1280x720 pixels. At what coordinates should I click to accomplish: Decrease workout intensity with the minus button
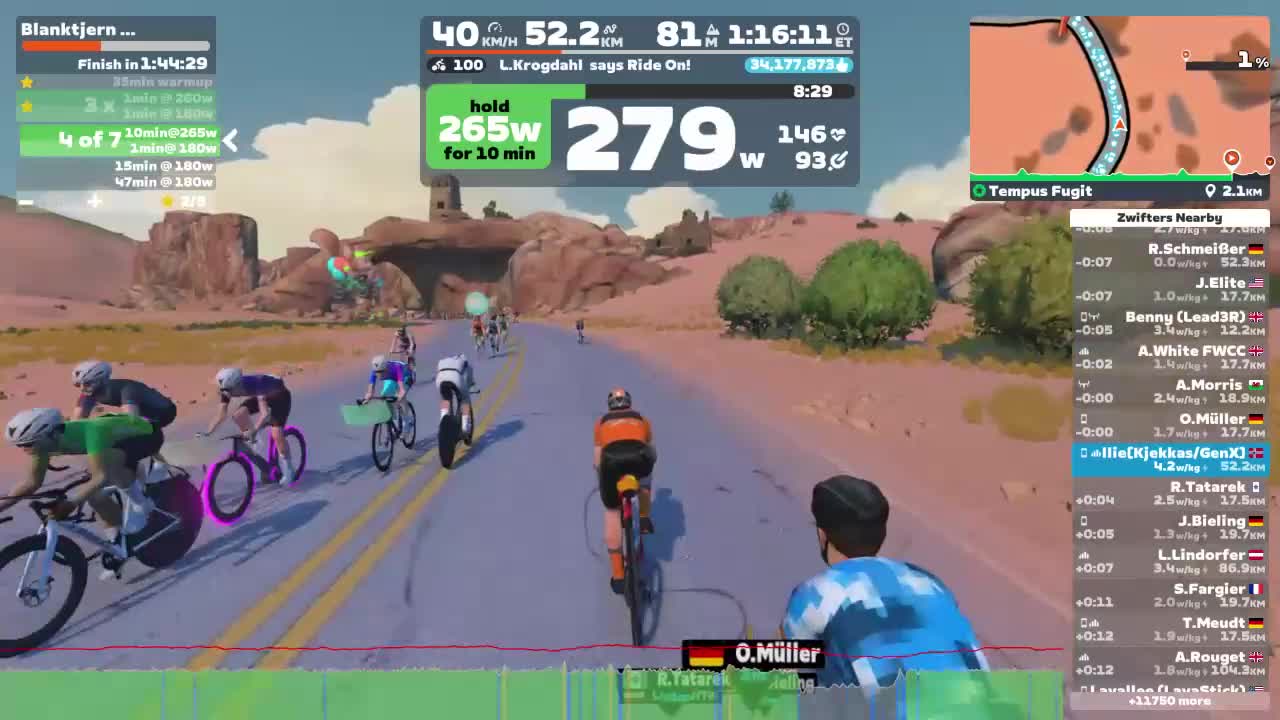[26, 201]
